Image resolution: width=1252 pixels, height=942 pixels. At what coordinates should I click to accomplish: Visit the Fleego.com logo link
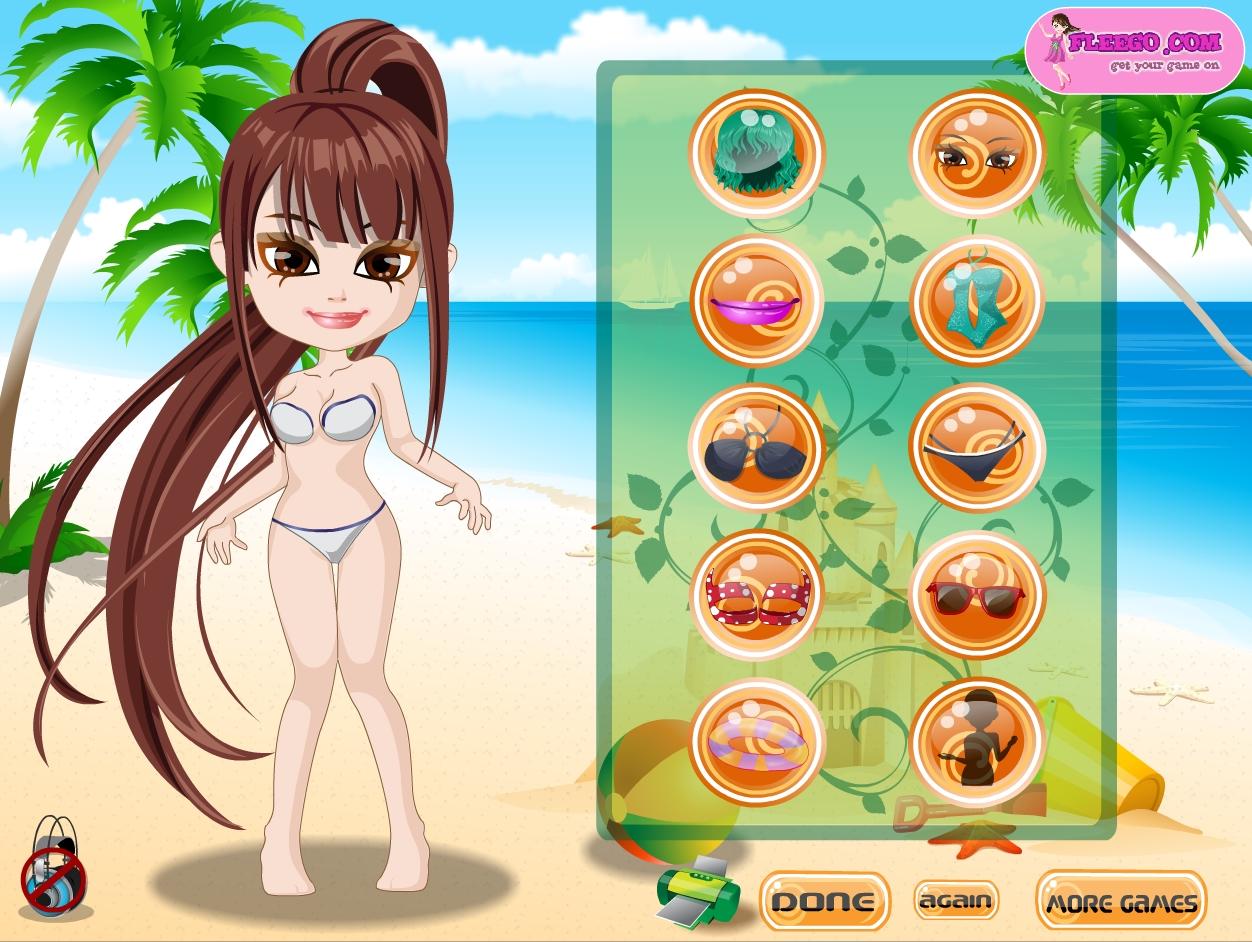pyautogui.click(x=1133, y=51)
